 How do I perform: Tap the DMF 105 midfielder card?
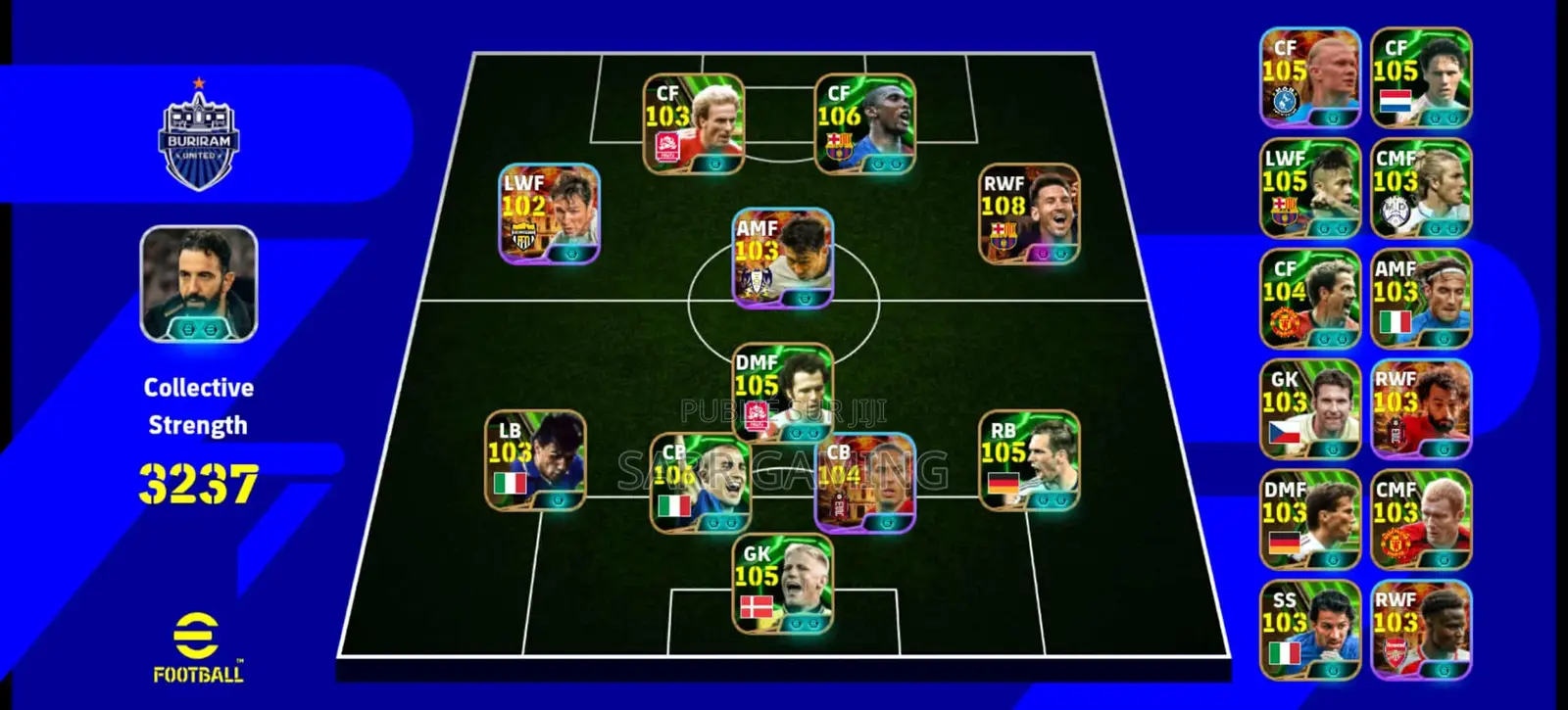(x=783, y=392)
